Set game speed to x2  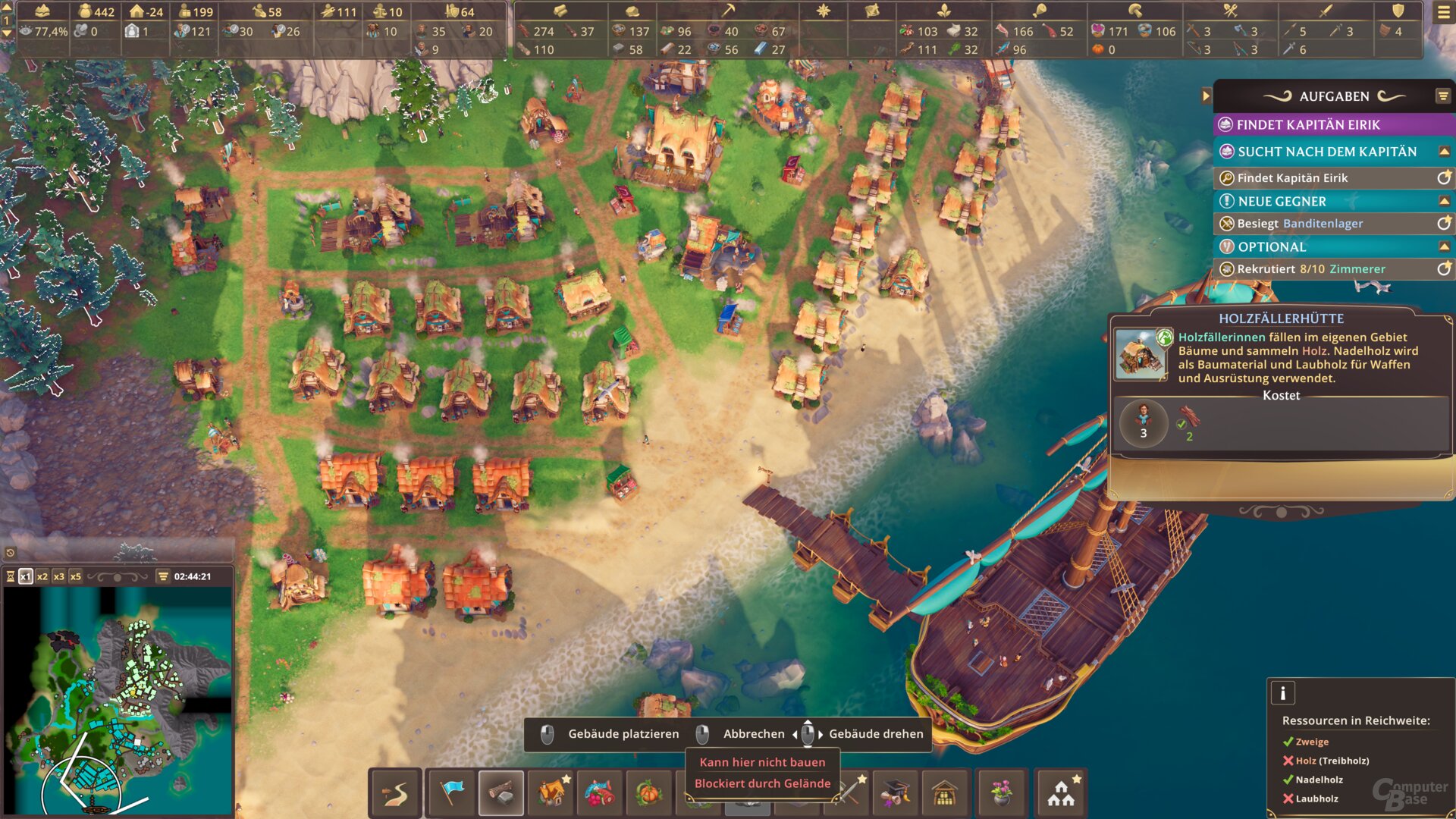(x=42, y=577)
